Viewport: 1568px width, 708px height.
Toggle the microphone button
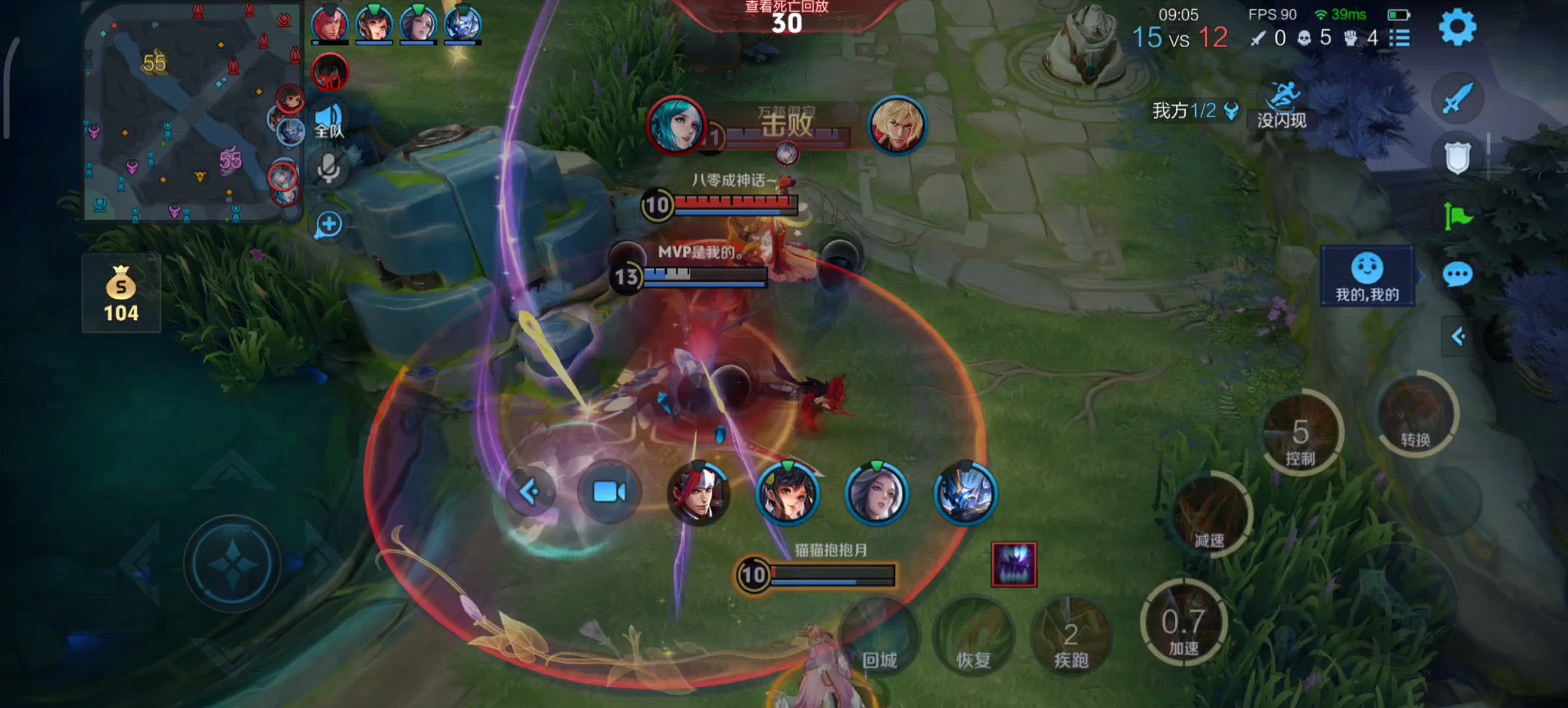point(329,168)
